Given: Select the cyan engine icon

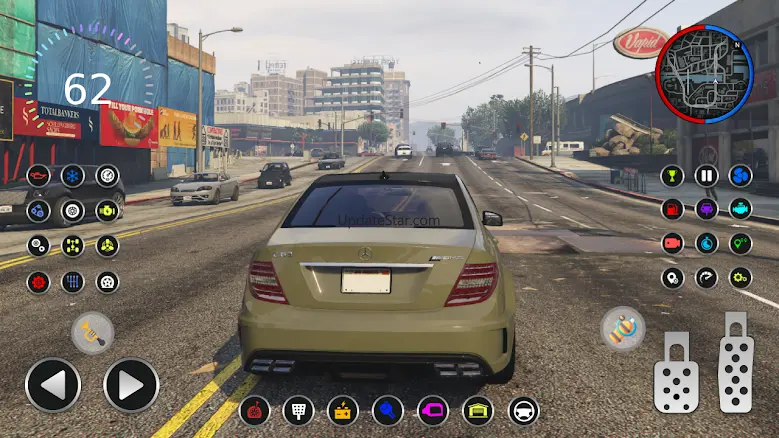Looking at the screenshot, I should click(740, 210).
